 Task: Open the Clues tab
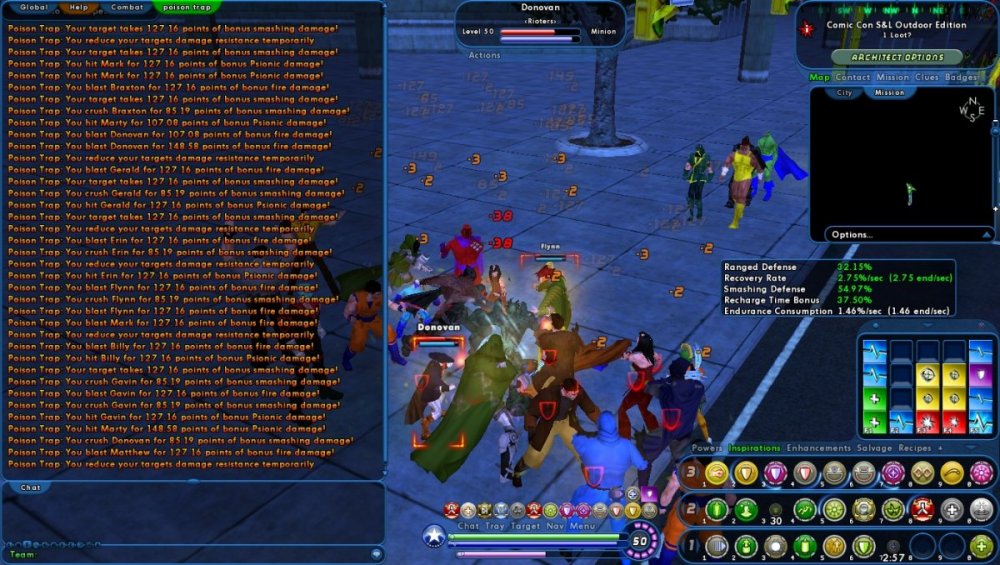926,77
